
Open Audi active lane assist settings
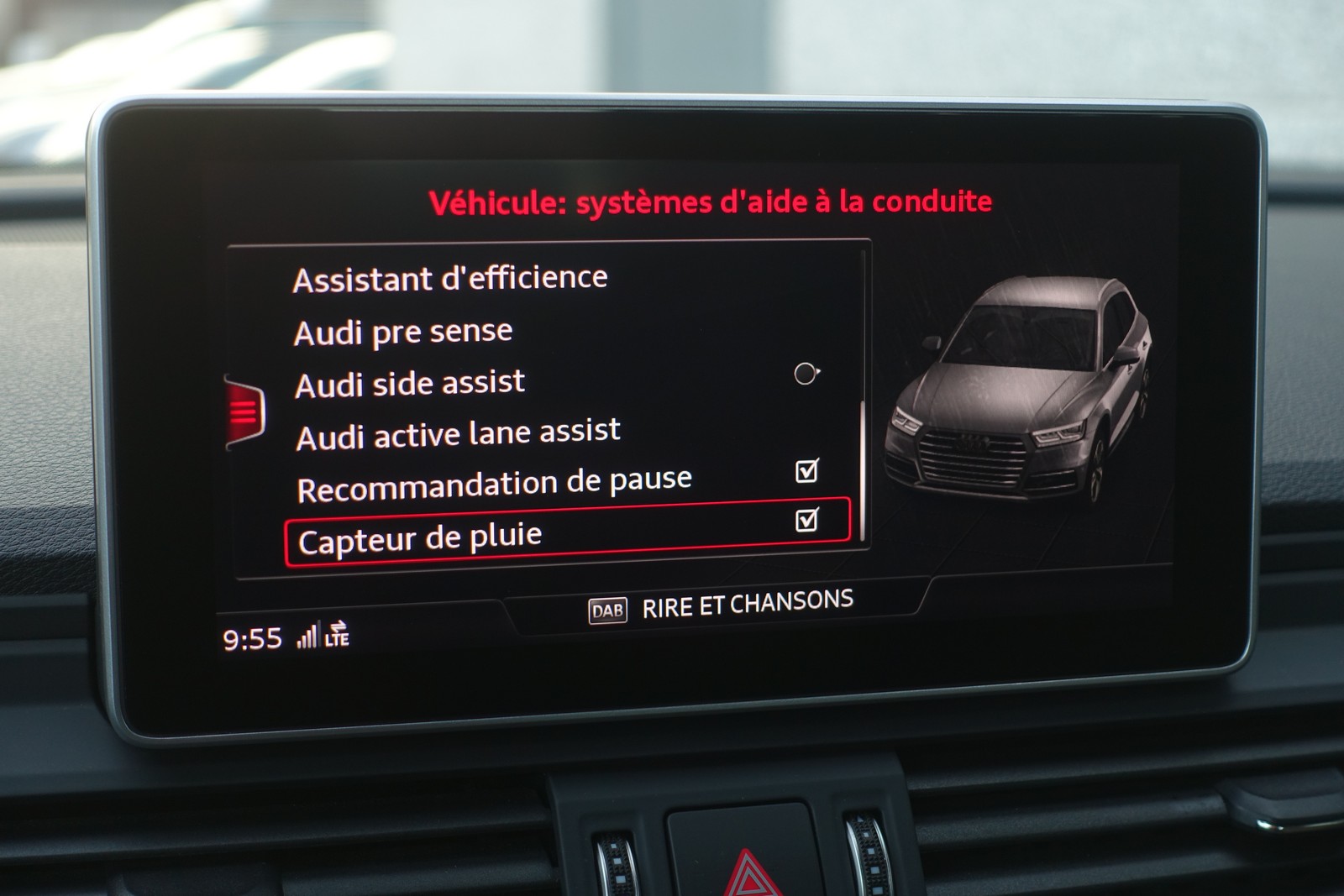click(x=459, y=435)
